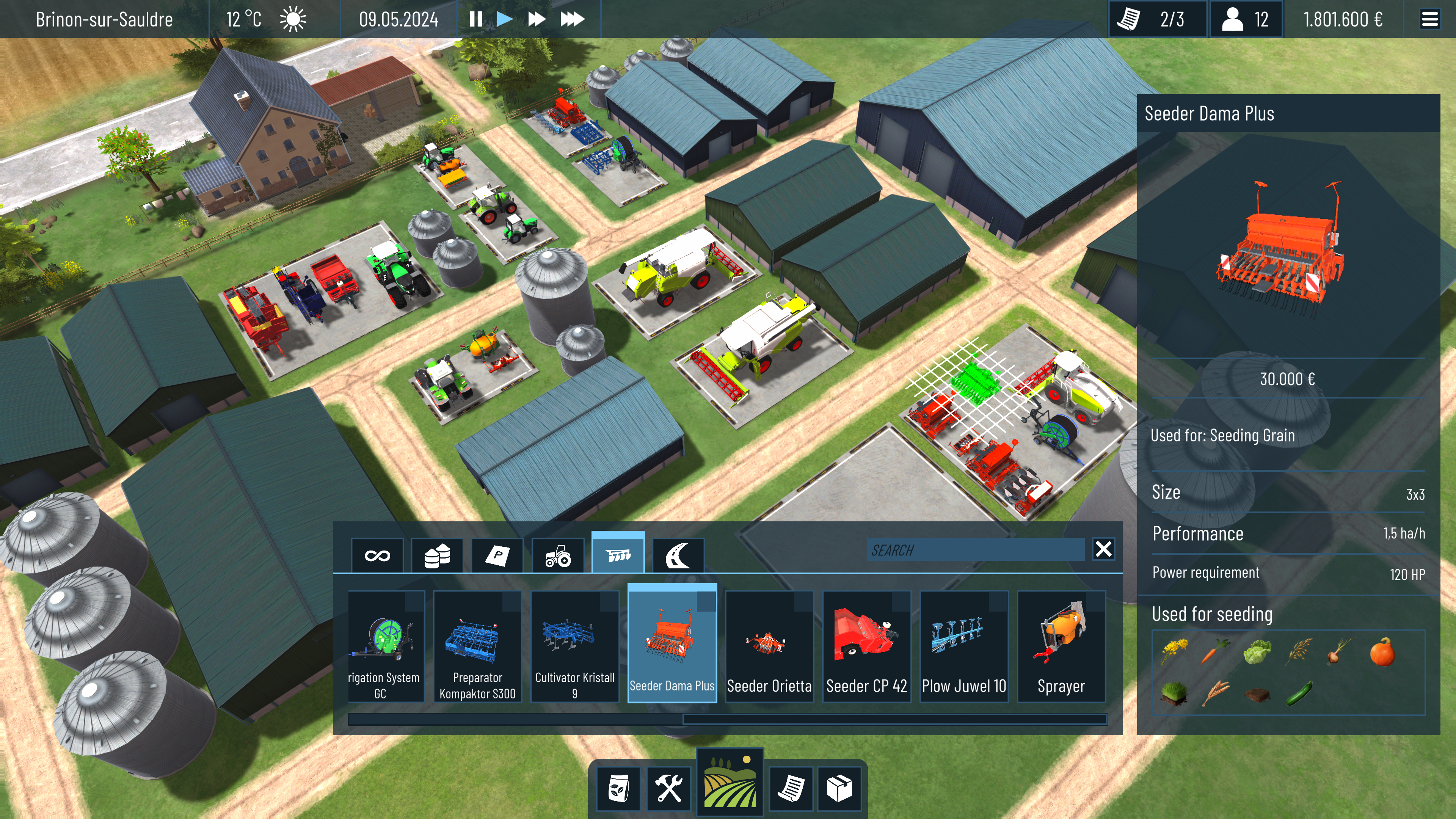Pause the game time
This screenshot has height=819, width=1456.
coord(476,19)
